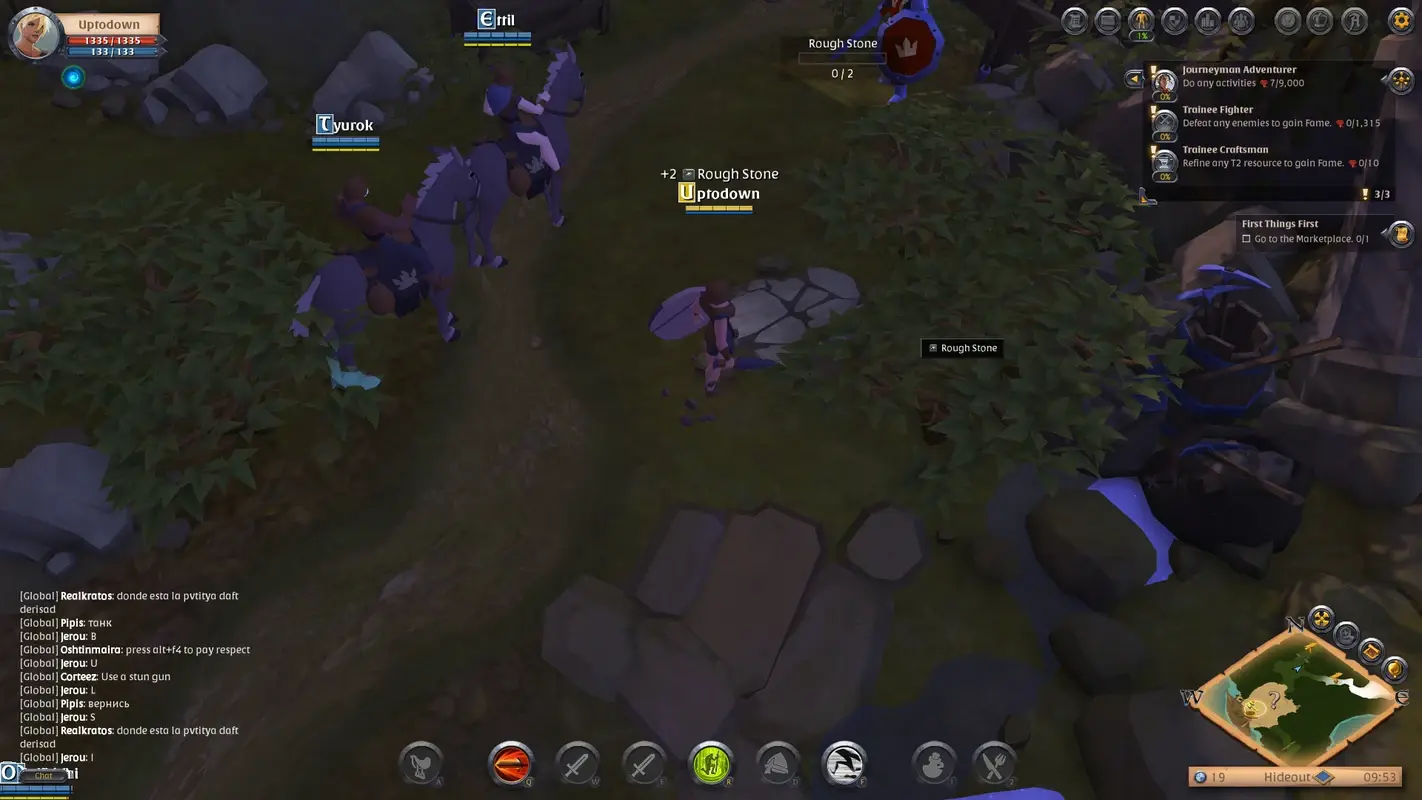Open the rankings bar-chart icon

tap(1207, 19)
